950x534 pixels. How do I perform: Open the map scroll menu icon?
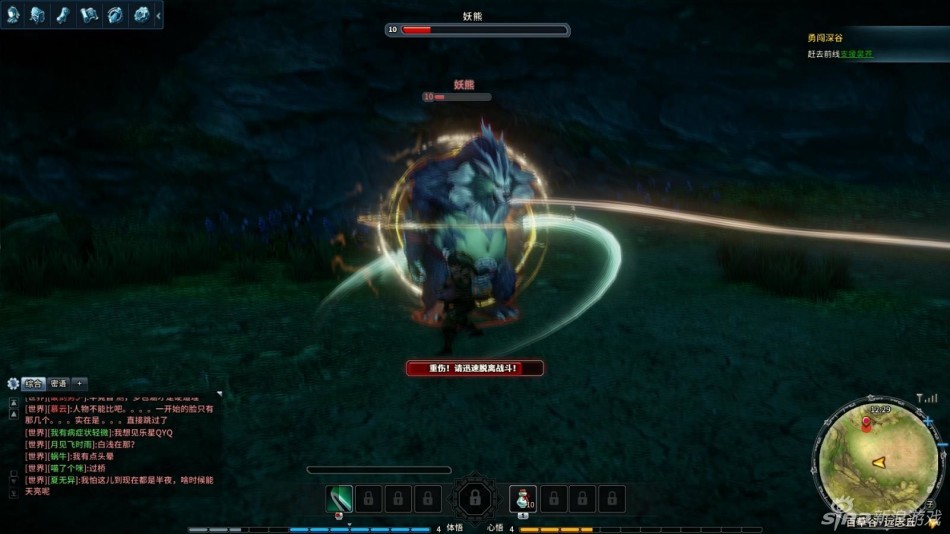pyautogui.click(x=90, y=14)
